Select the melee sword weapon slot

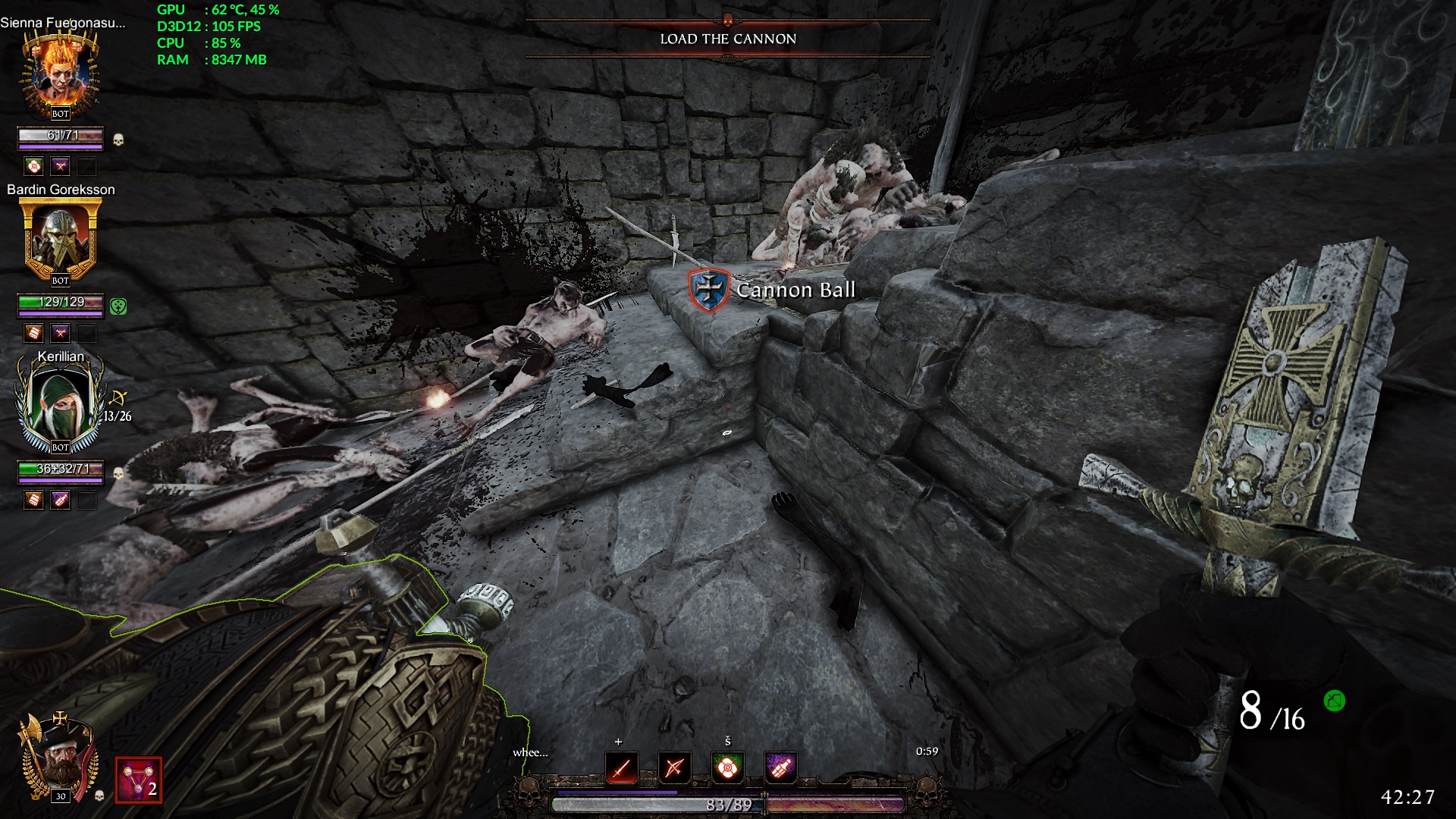point(621,767)
